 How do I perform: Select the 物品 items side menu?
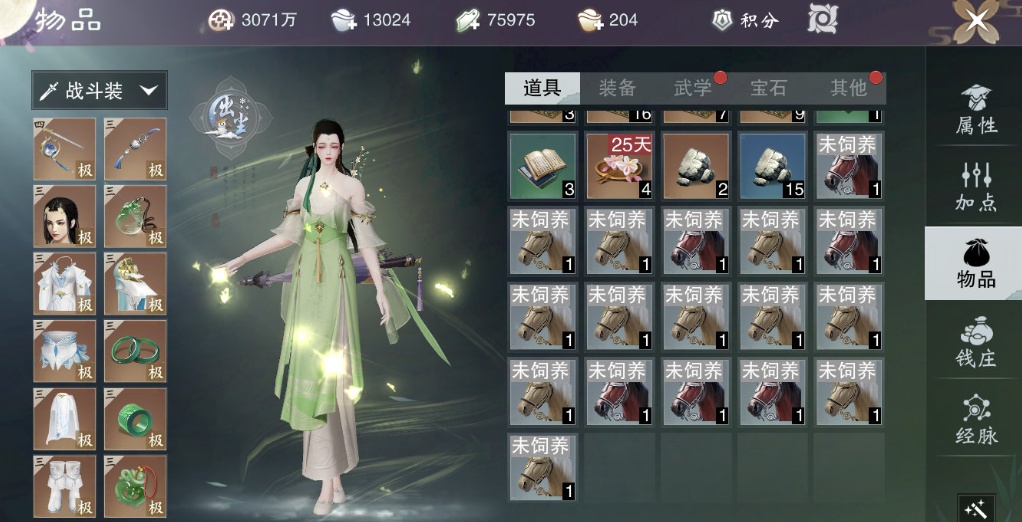[975, 263]
